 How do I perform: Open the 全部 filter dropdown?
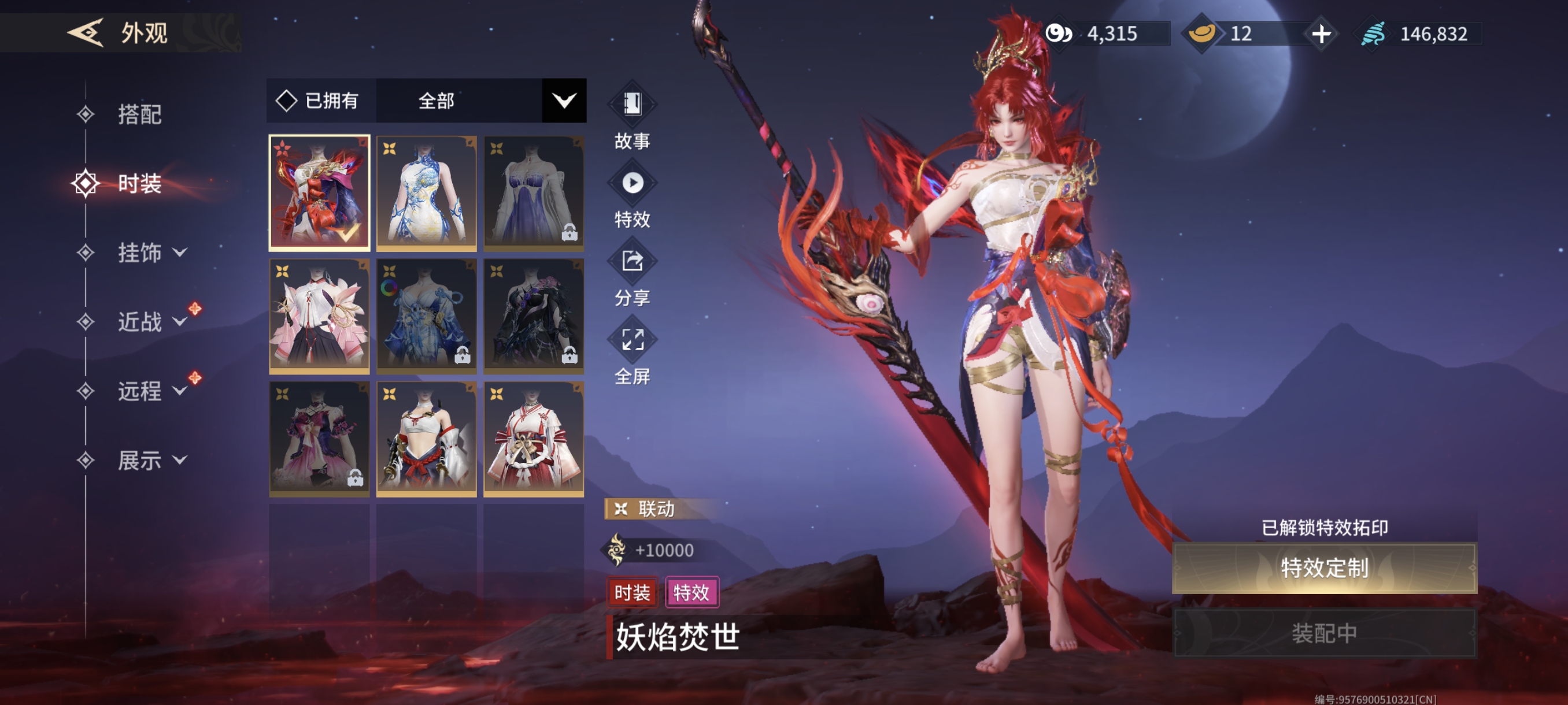point(564,101)
